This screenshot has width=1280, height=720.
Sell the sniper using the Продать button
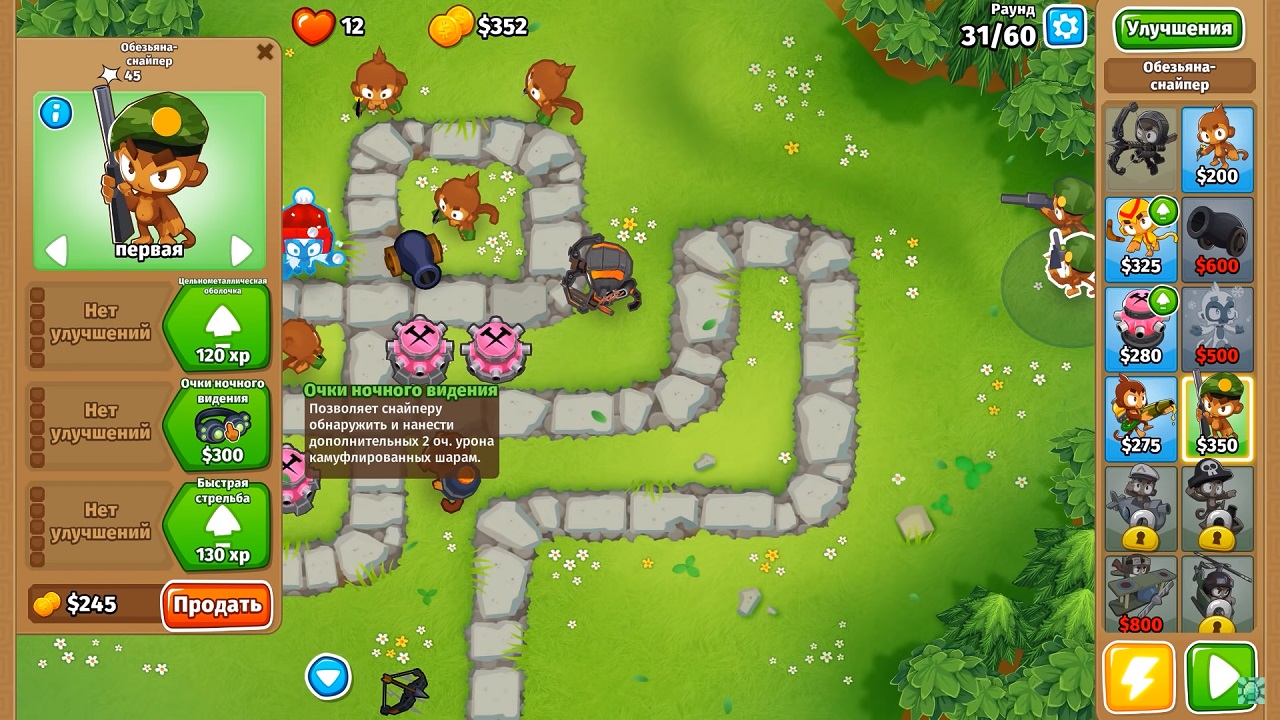tap(216, 605)
